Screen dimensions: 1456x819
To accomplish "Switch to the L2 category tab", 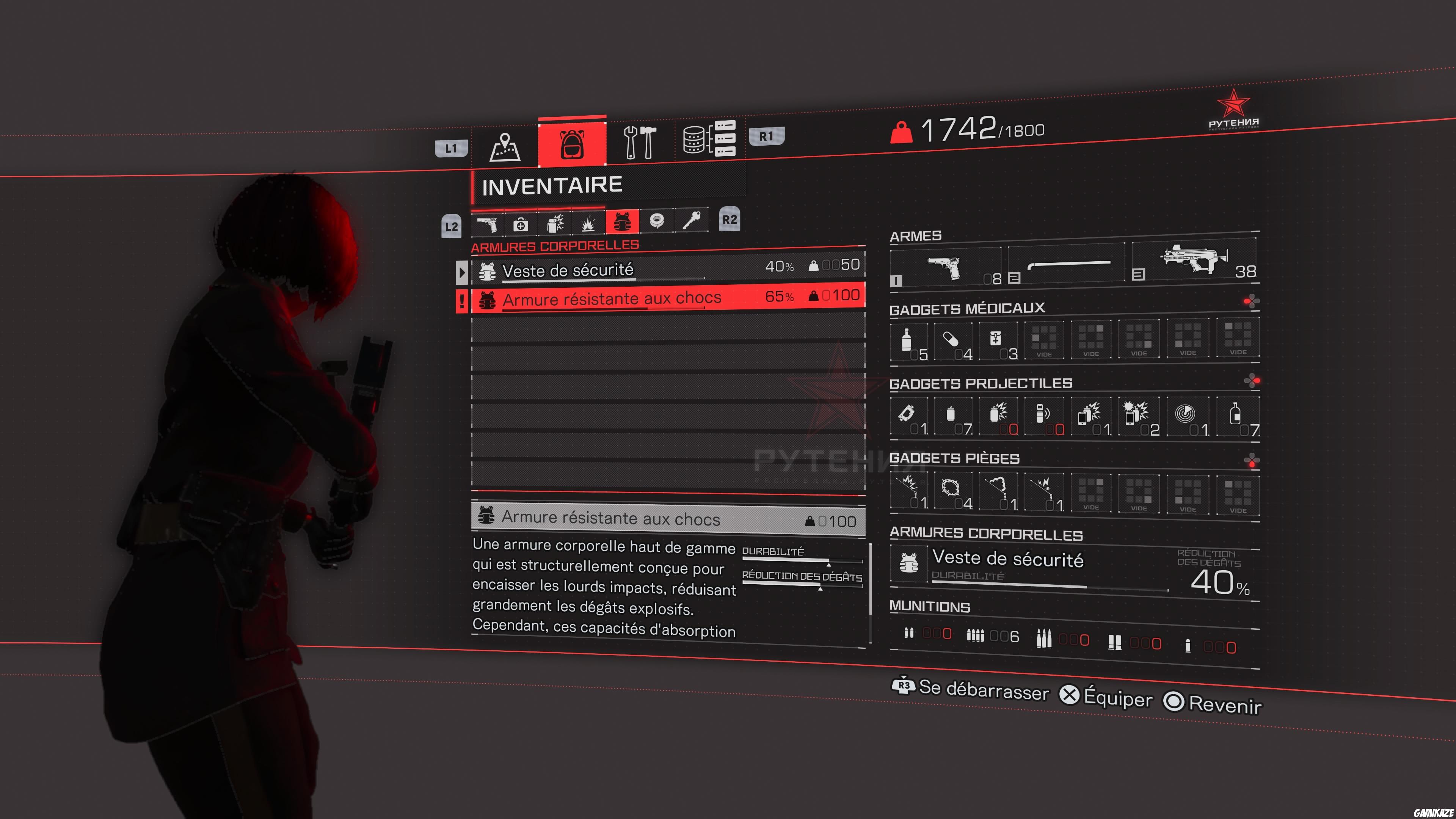I will [451, 225].
